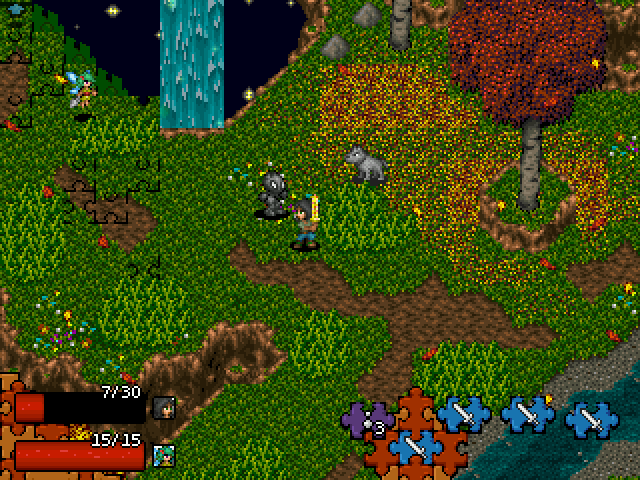The height and width of the screenshot is (480, 640).
Task: Select the purple puzzle piece item
Action: coord(362,417)
